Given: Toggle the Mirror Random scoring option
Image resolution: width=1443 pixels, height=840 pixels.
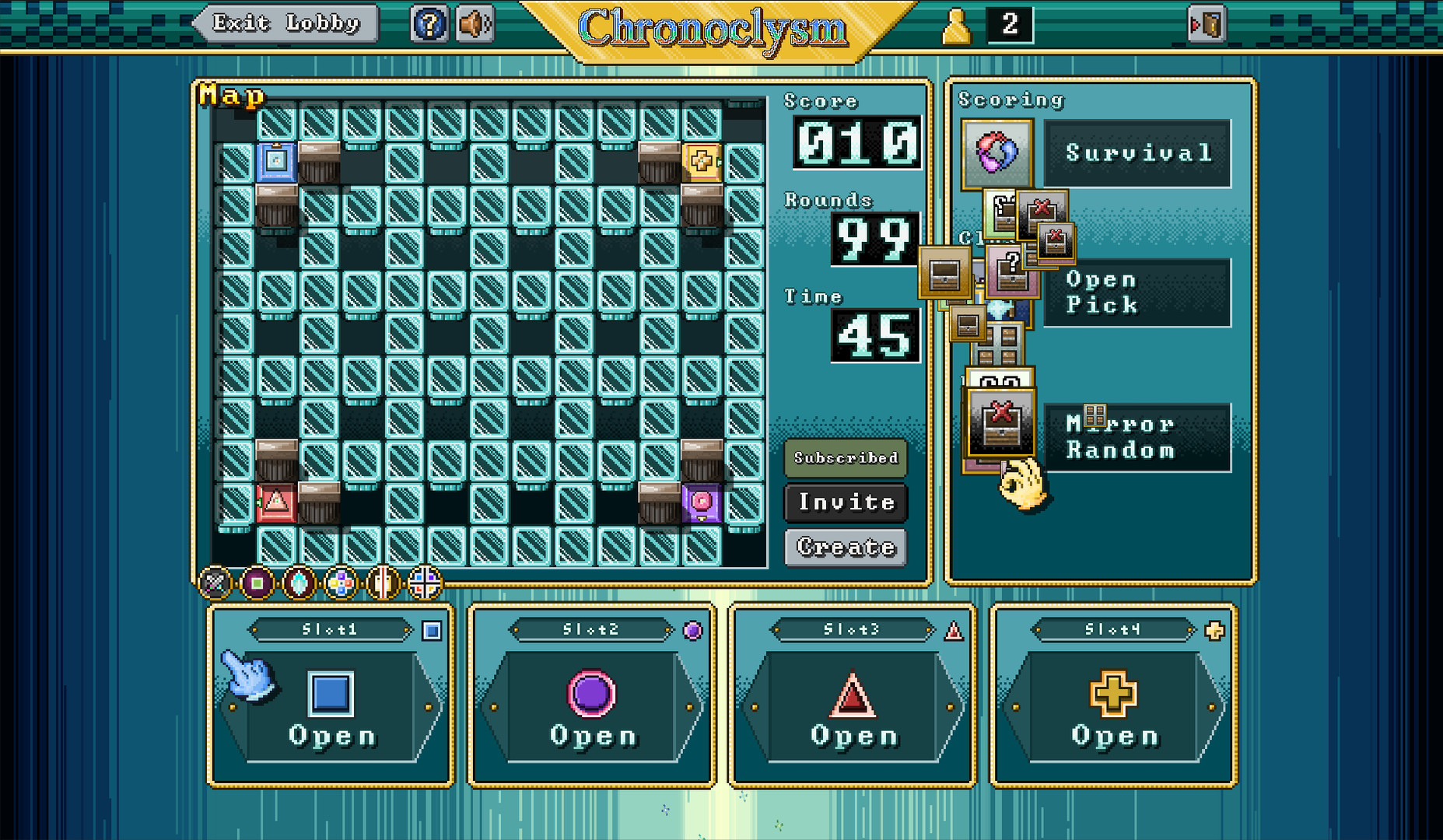Looking at the screenshot, I should [x=1137, y=437].
